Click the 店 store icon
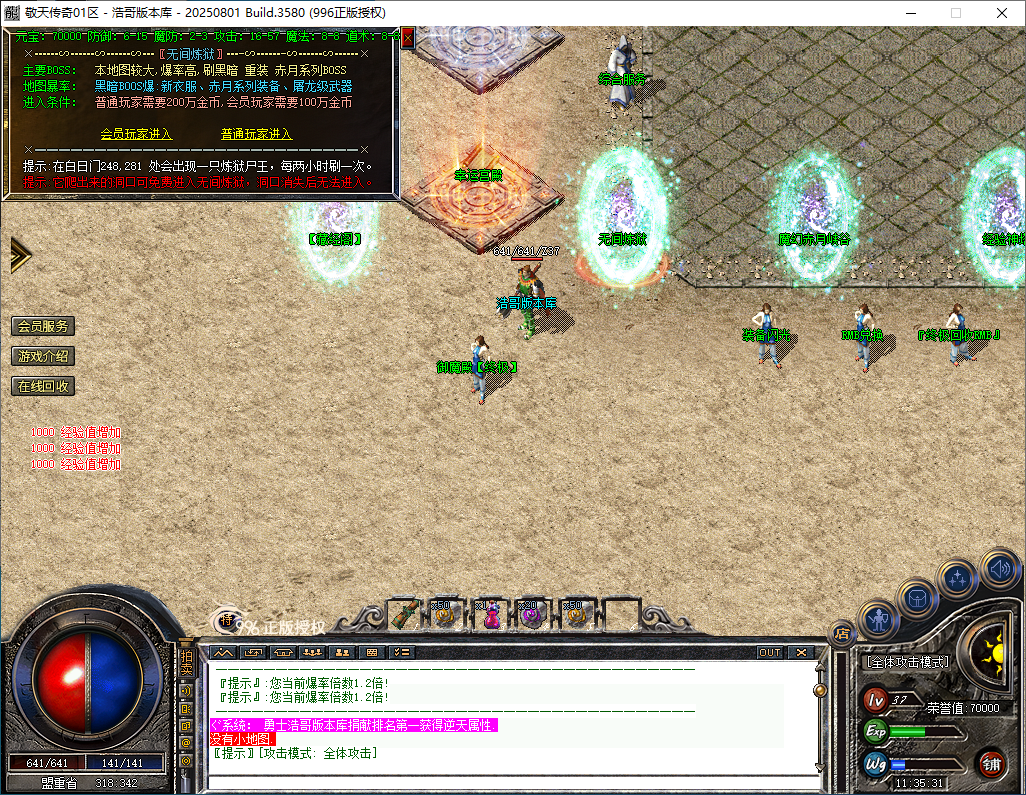 (x=842, y=633)
